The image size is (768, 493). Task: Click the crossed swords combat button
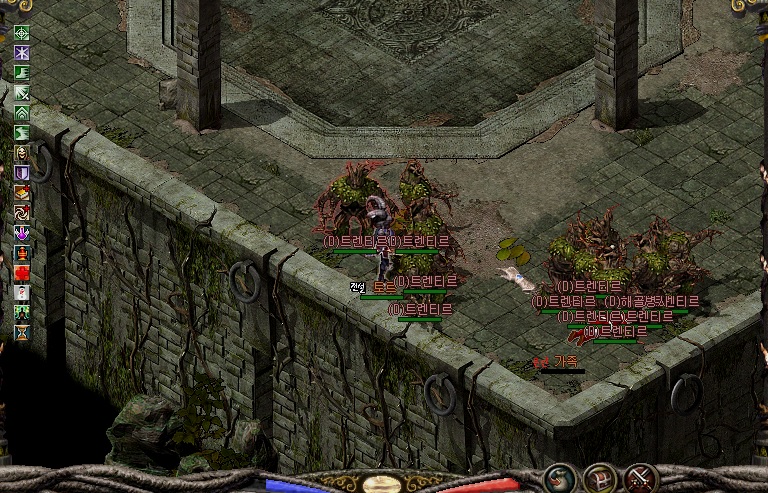coord(640,478)
